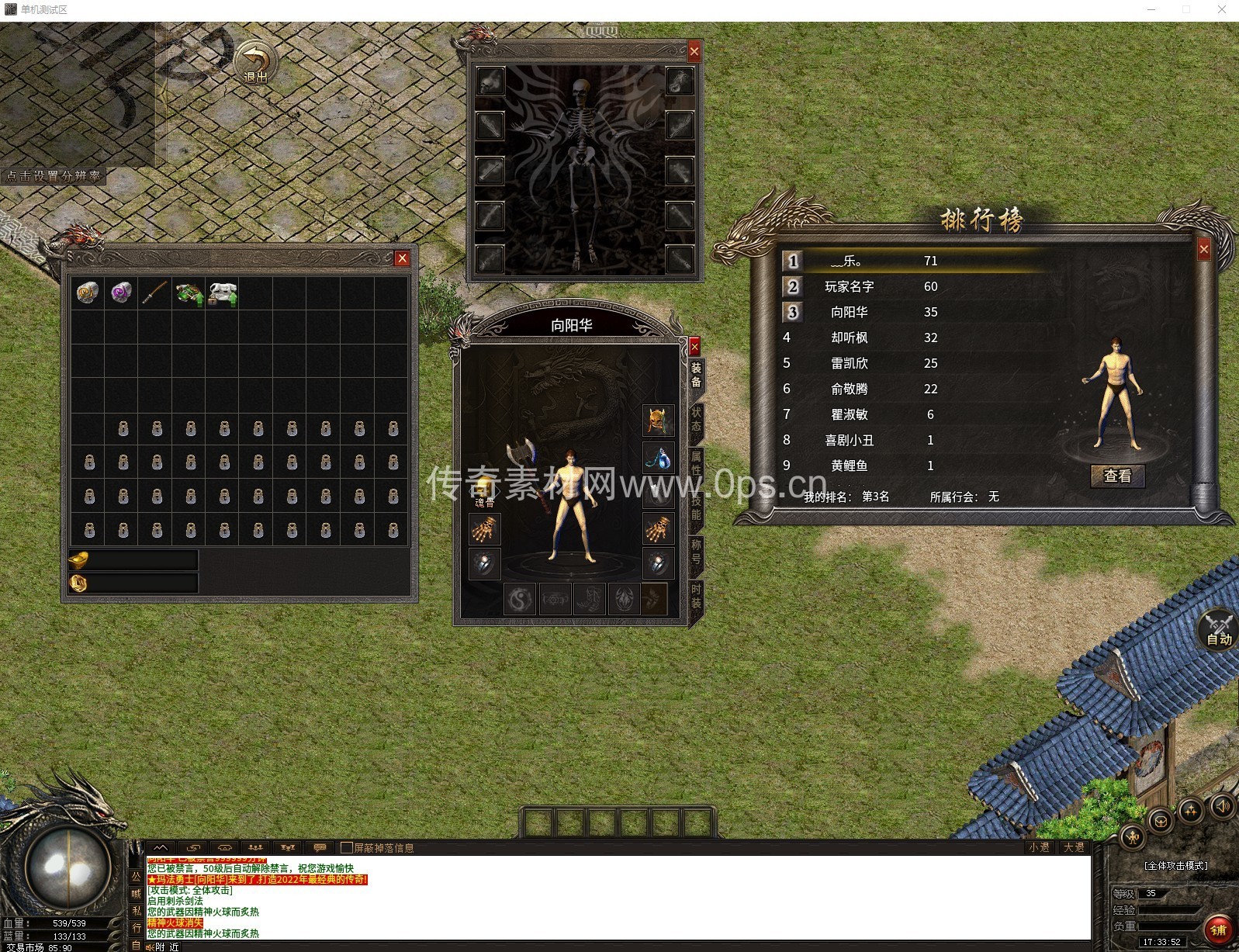Screen dimensions: 1239x952
Task: Select the purple swirl stone item
Action: coord(121,293)
